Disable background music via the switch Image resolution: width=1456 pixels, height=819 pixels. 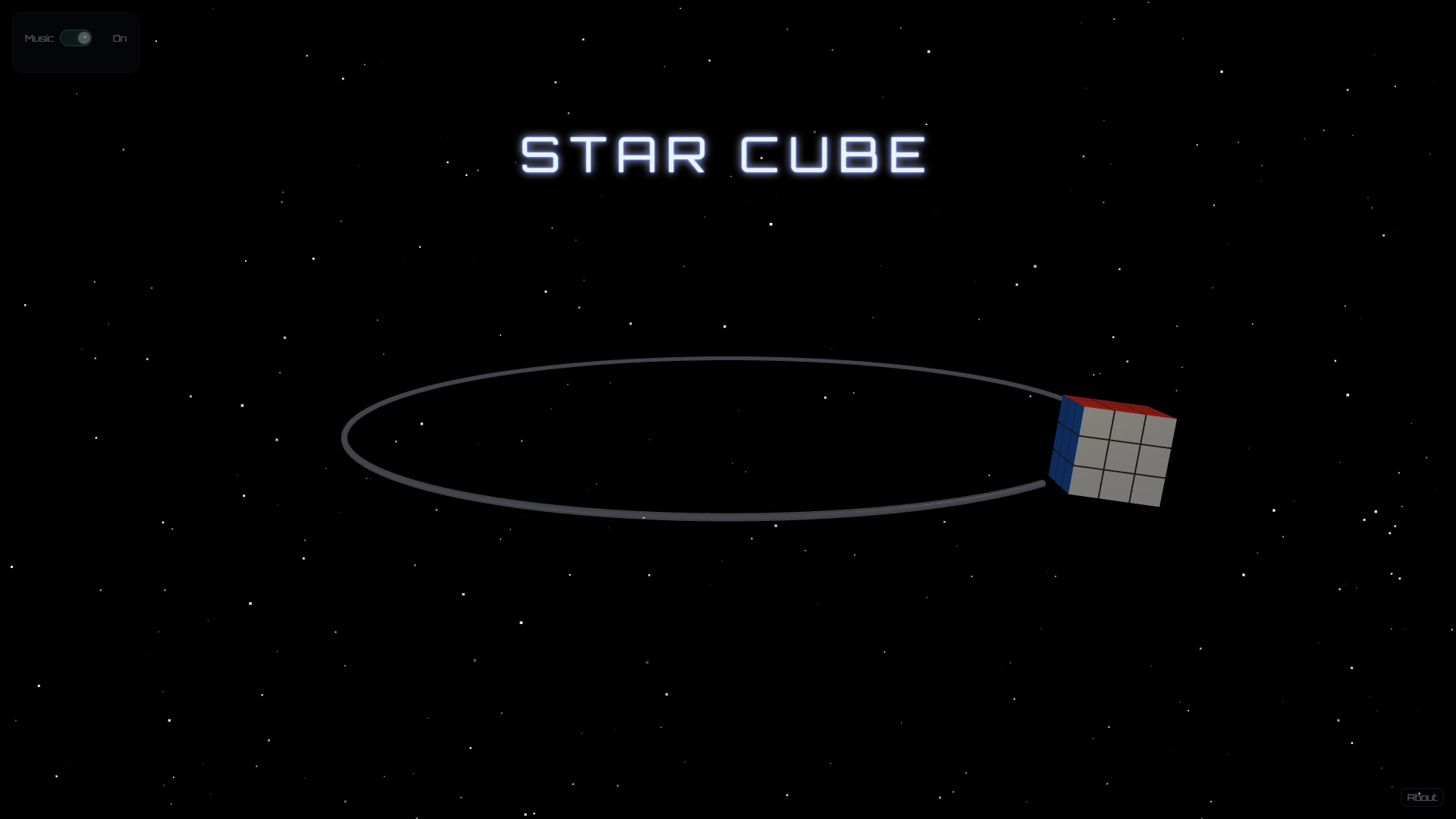(75, 37)
